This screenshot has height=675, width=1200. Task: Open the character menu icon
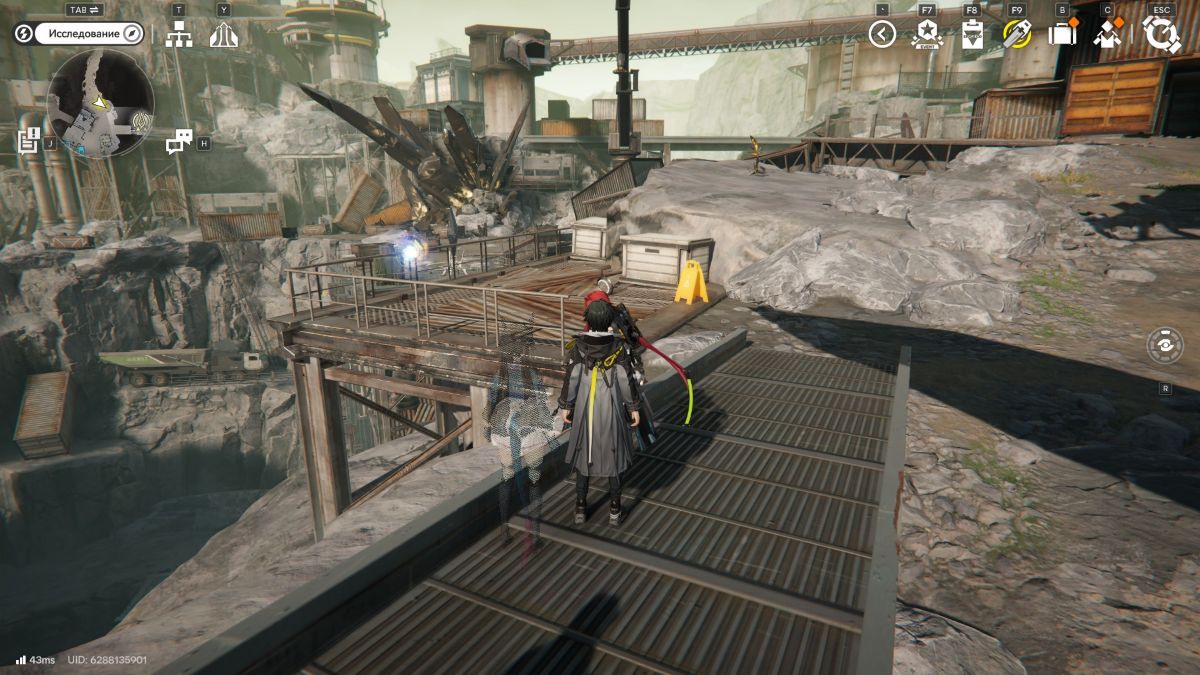point(1107,35)
